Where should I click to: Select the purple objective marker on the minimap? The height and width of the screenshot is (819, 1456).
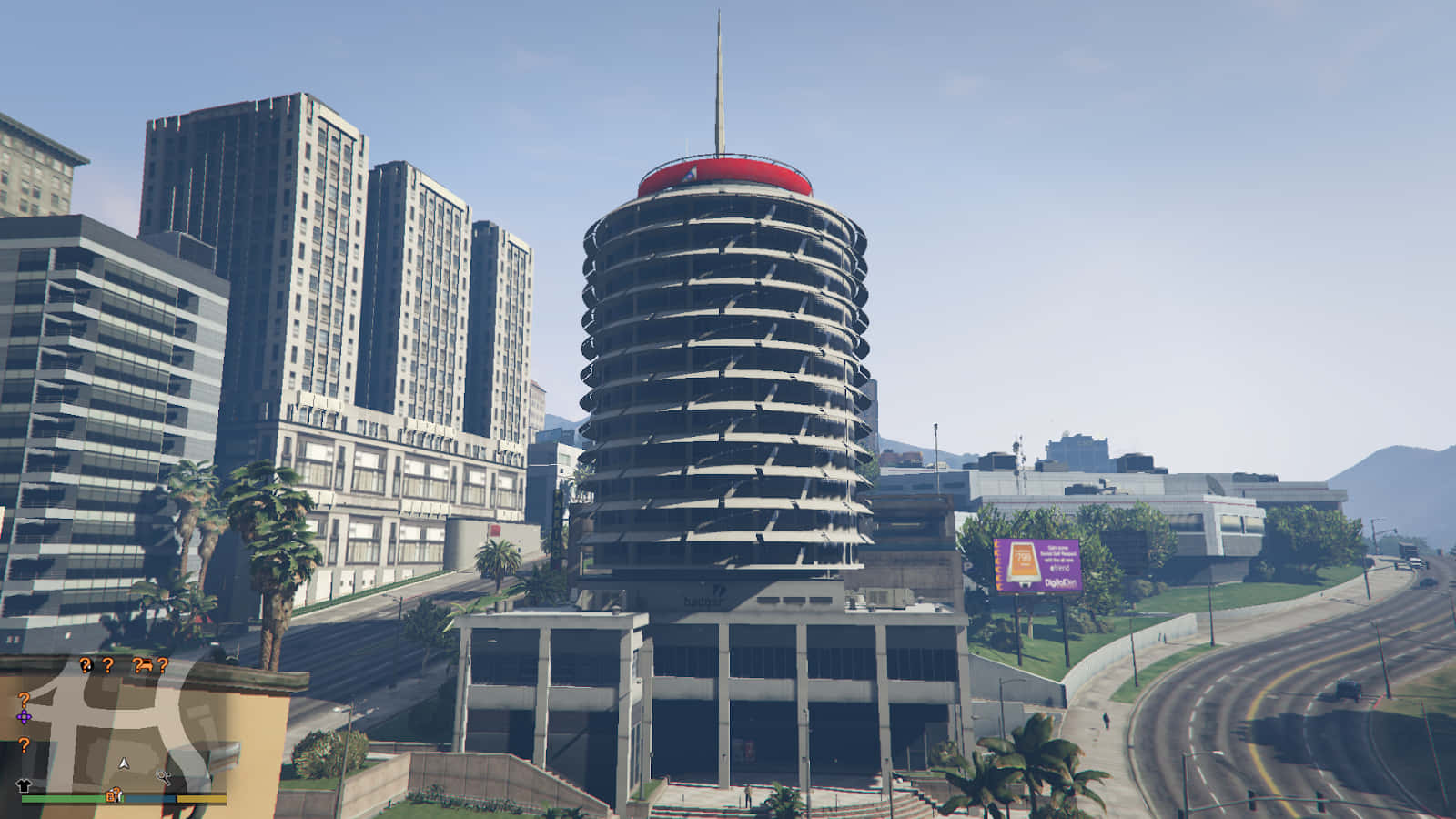(x=24, y=717)
